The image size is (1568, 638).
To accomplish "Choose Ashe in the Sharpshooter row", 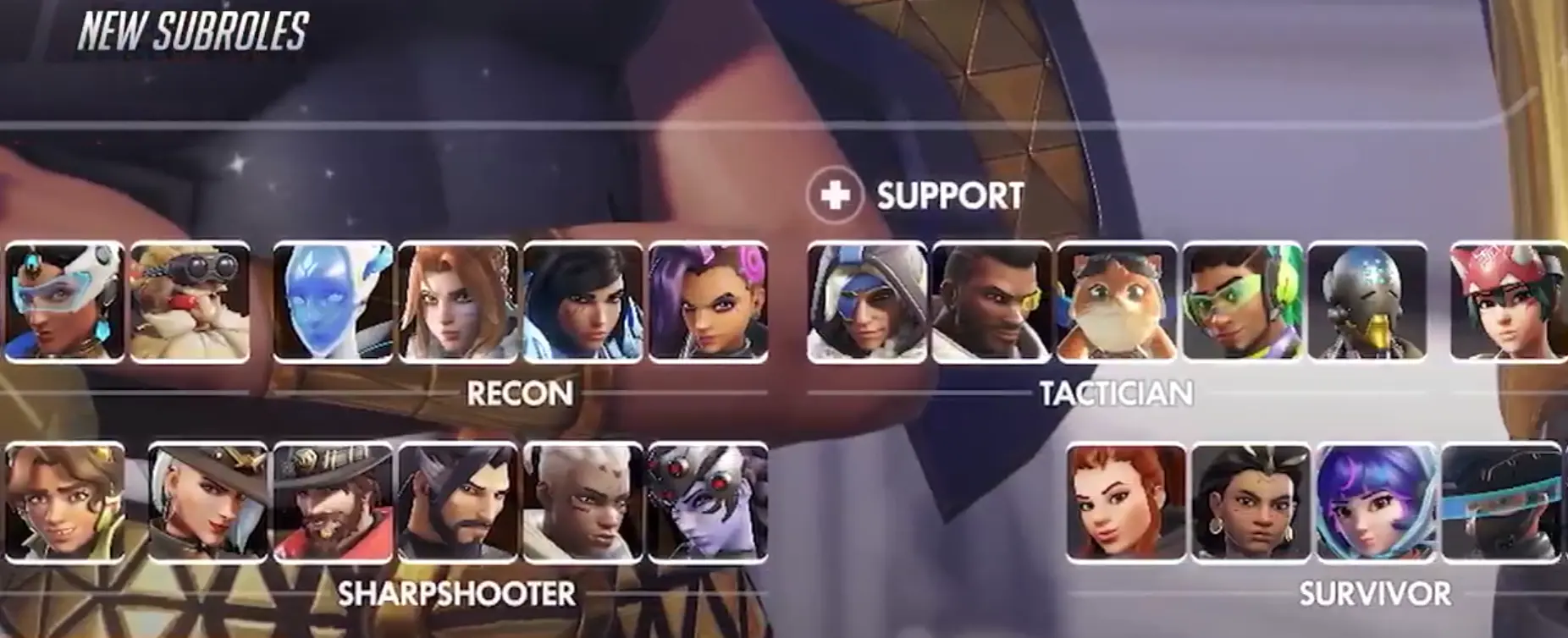I will (x=207, y=503).
